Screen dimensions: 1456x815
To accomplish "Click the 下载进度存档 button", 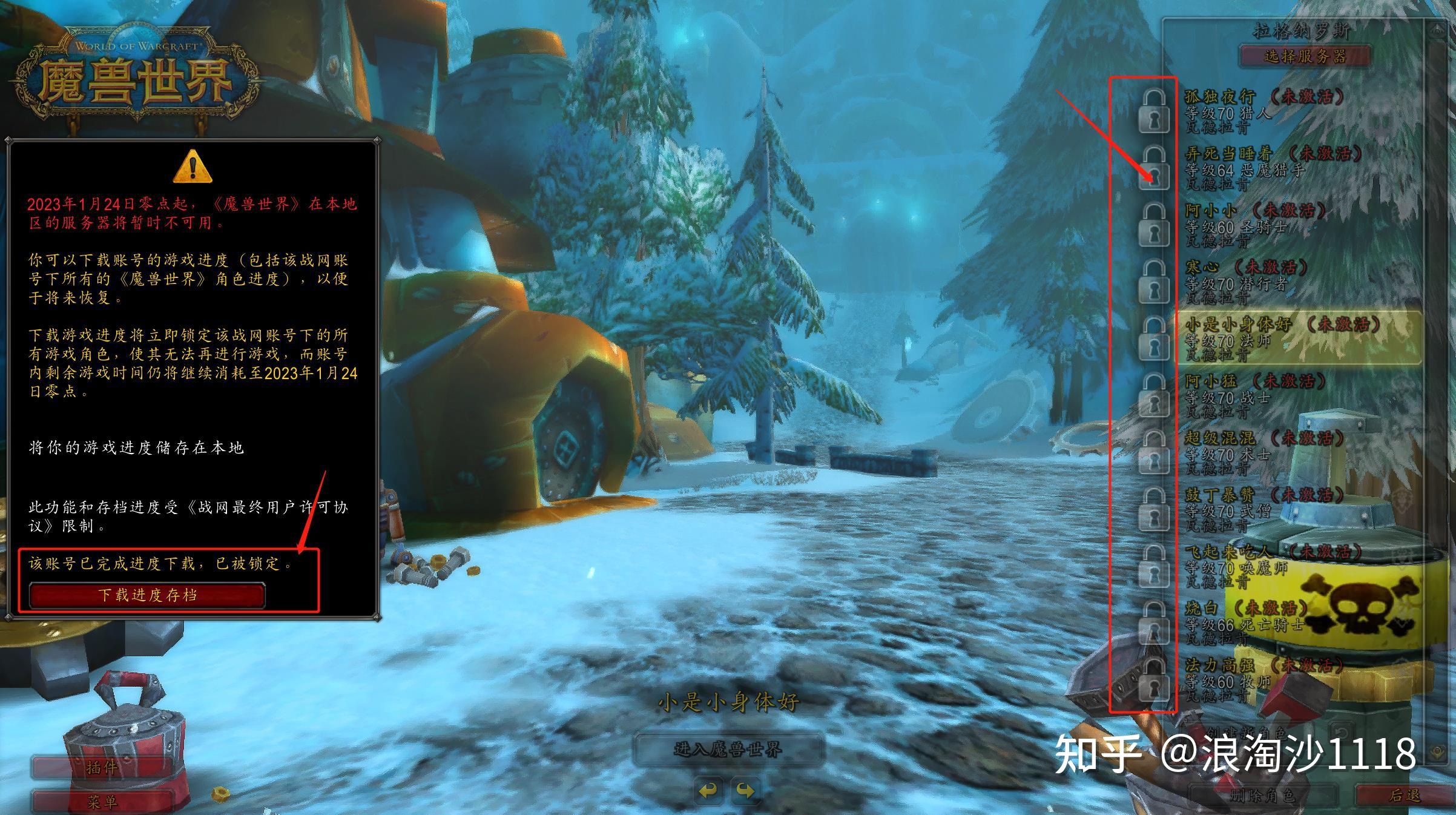I will tap(147, 595).
